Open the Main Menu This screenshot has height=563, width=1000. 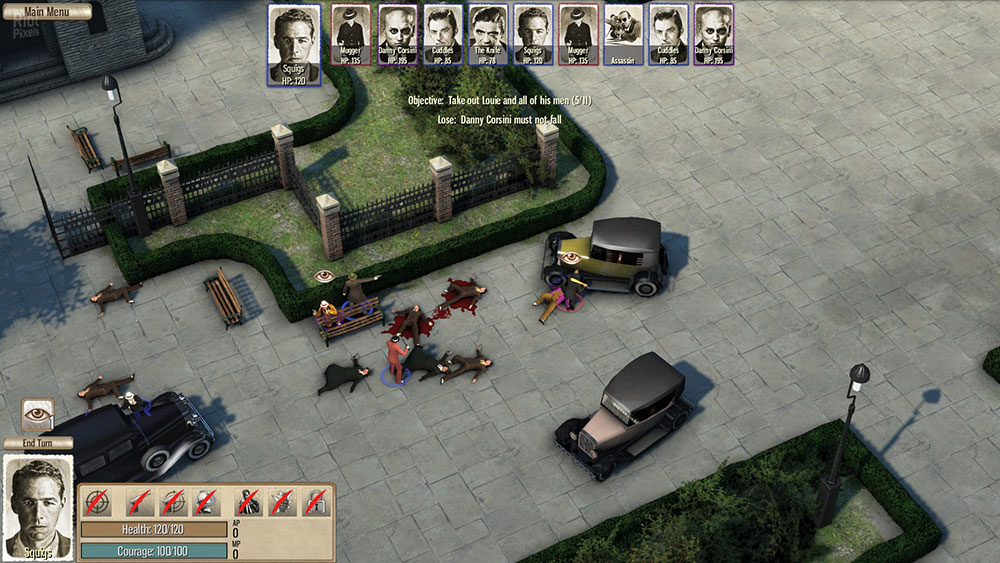tap(46, 12)
